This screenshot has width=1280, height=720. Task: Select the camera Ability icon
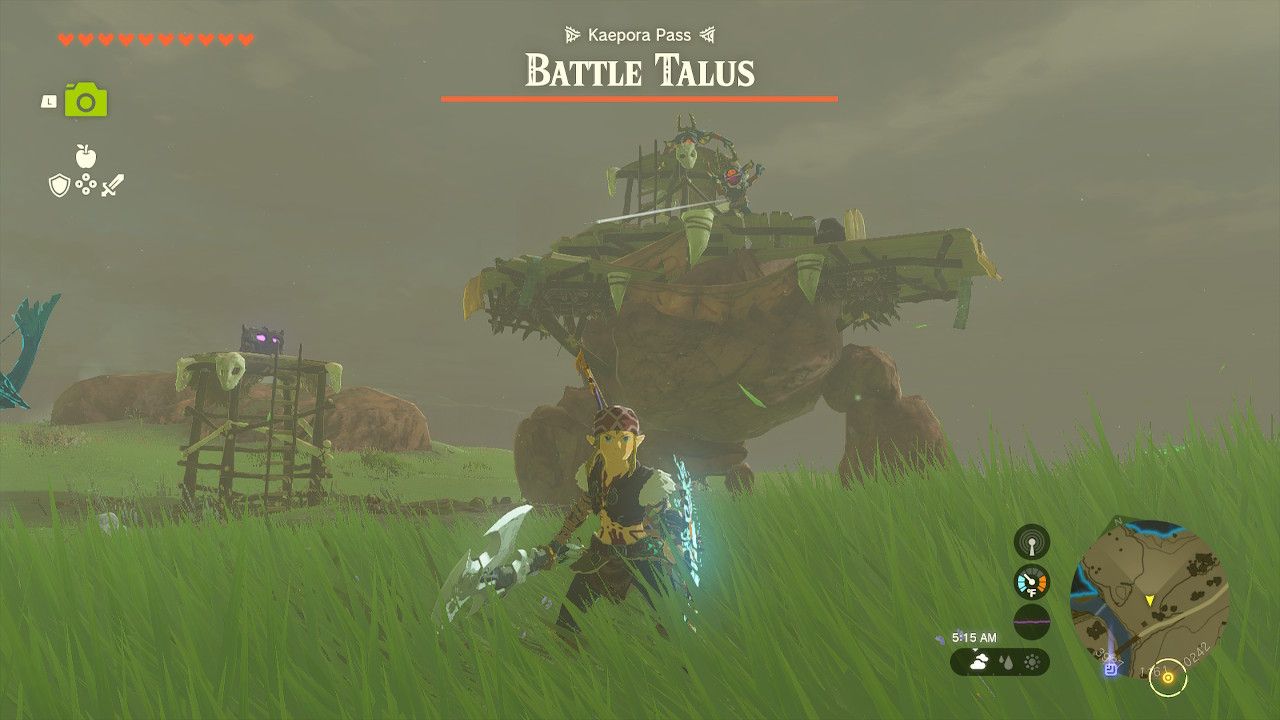coord(85,99)
